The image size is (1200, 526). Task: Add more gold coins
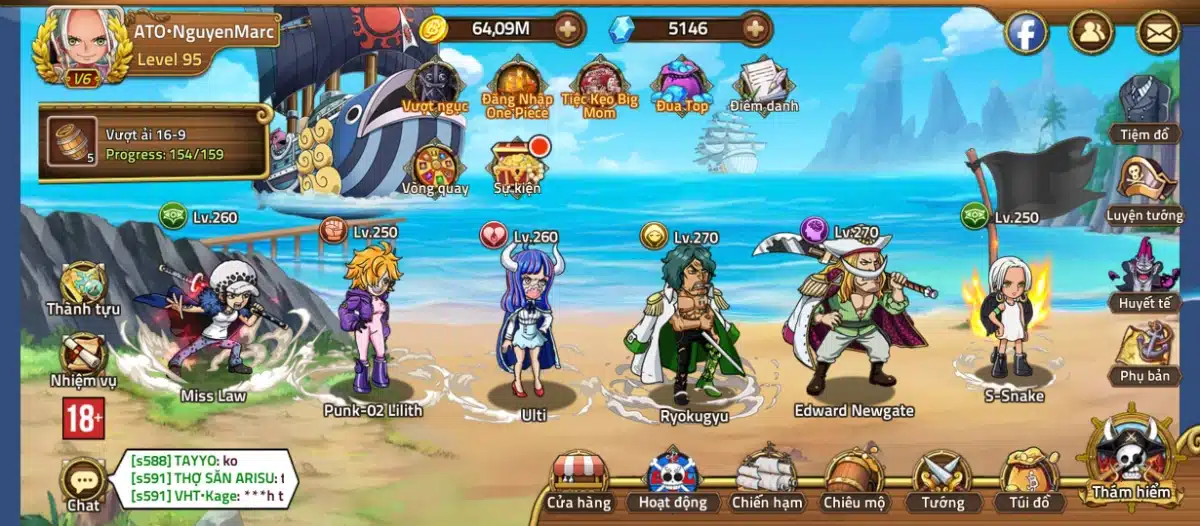pos(567,29)
